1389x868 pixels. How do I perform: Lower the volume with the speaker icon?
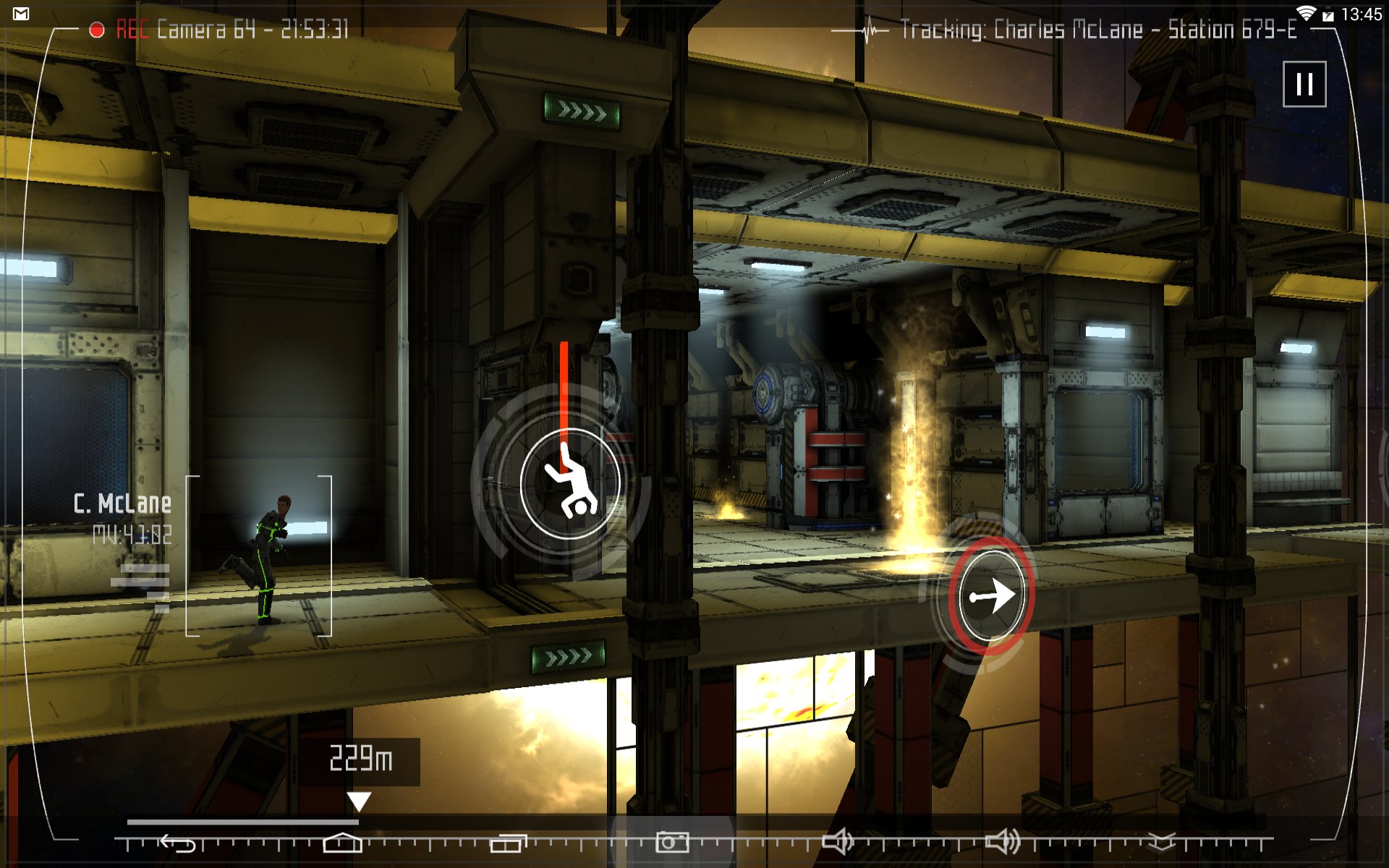click(838, 841)
